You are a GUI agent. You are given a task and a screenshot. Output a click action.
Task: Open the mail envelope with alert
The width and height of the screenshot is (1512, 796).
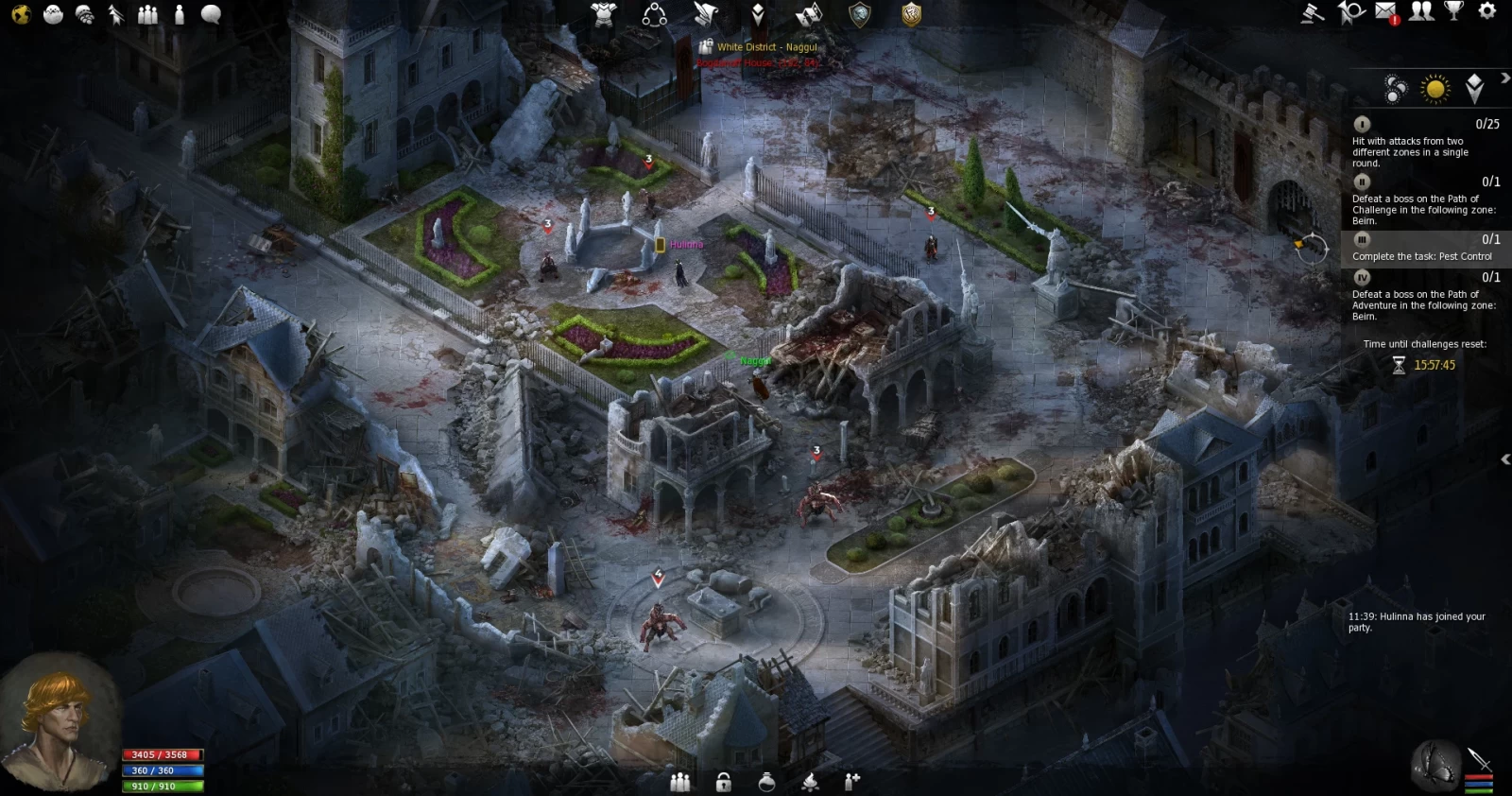click(x=1386, y=12)
